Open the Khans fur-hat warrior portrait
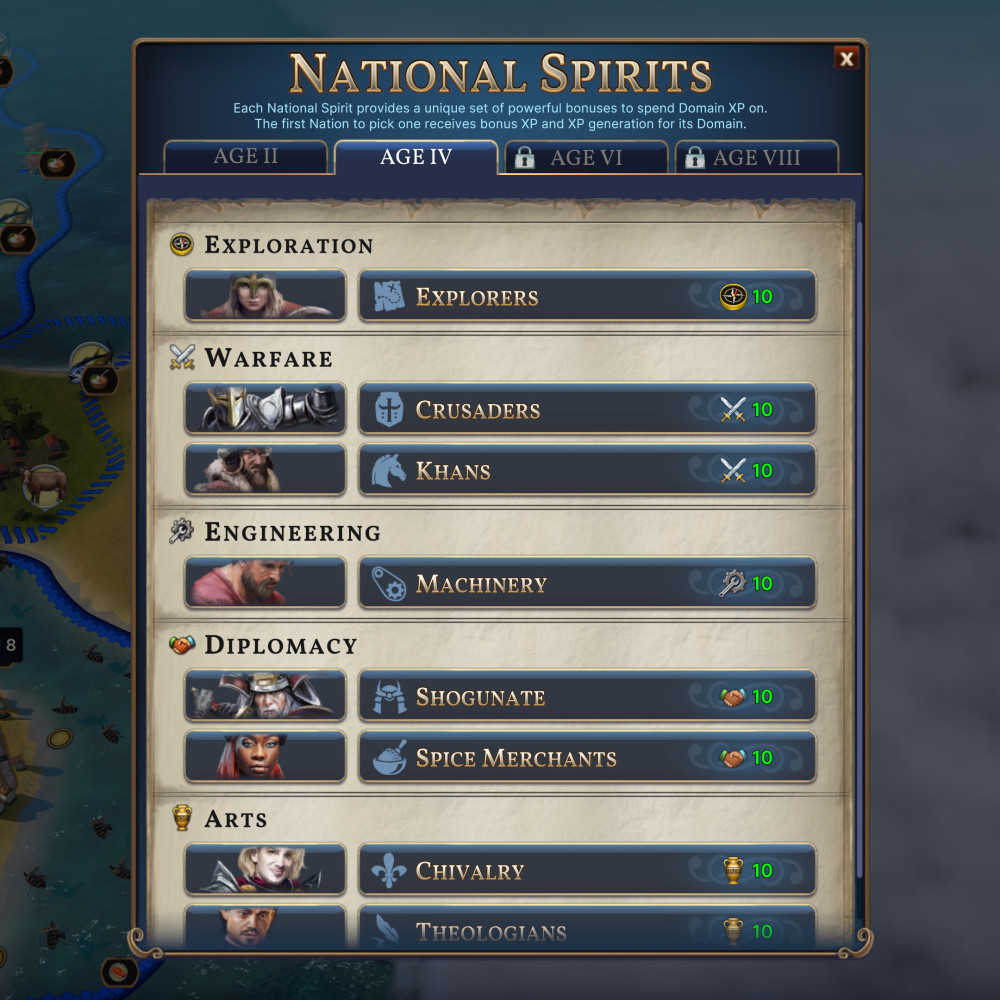Viewport: 1000px width, 1000px height. tap(265, 471)
